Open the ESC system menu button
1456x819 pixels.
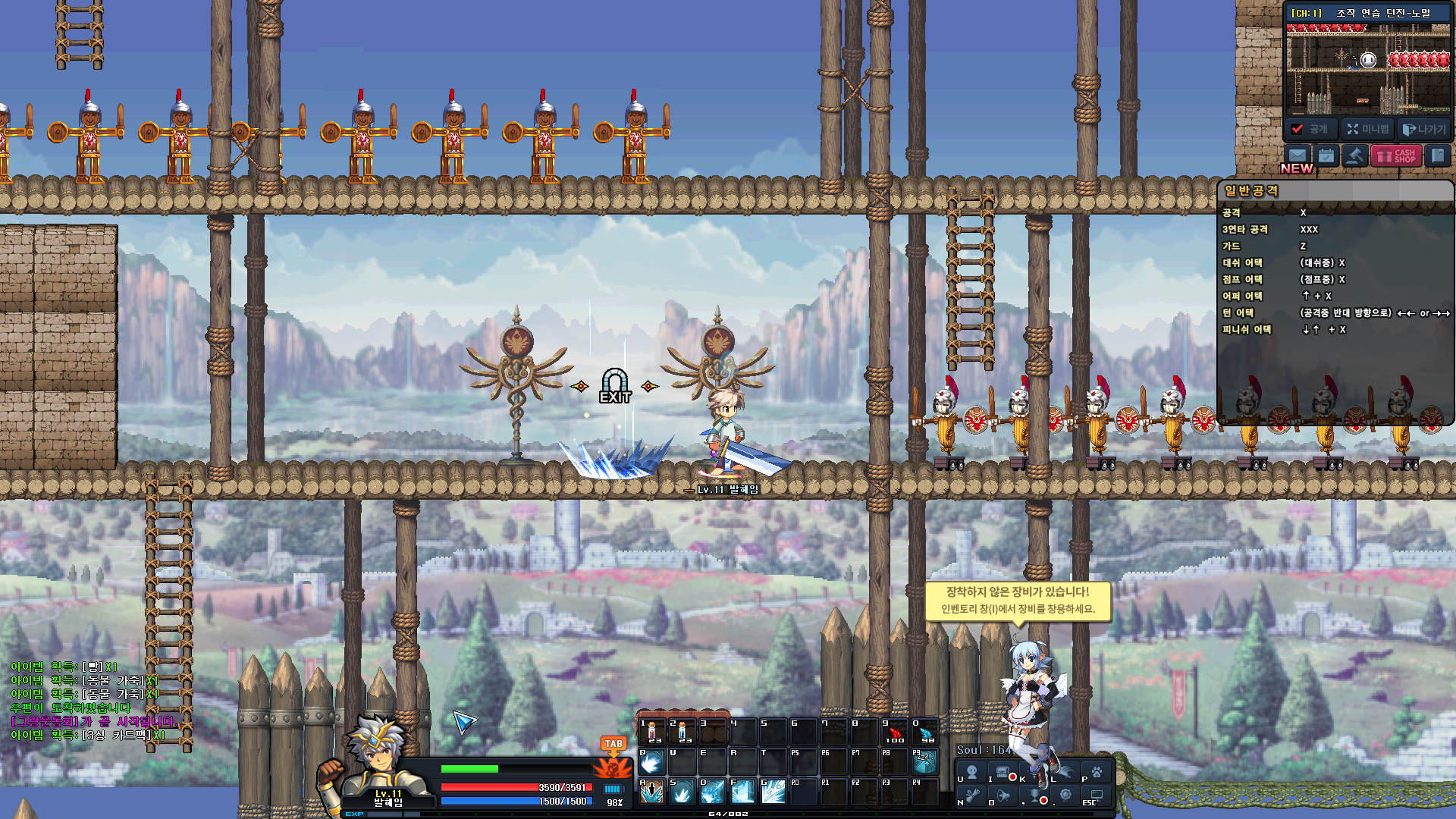coord(1097,795)
